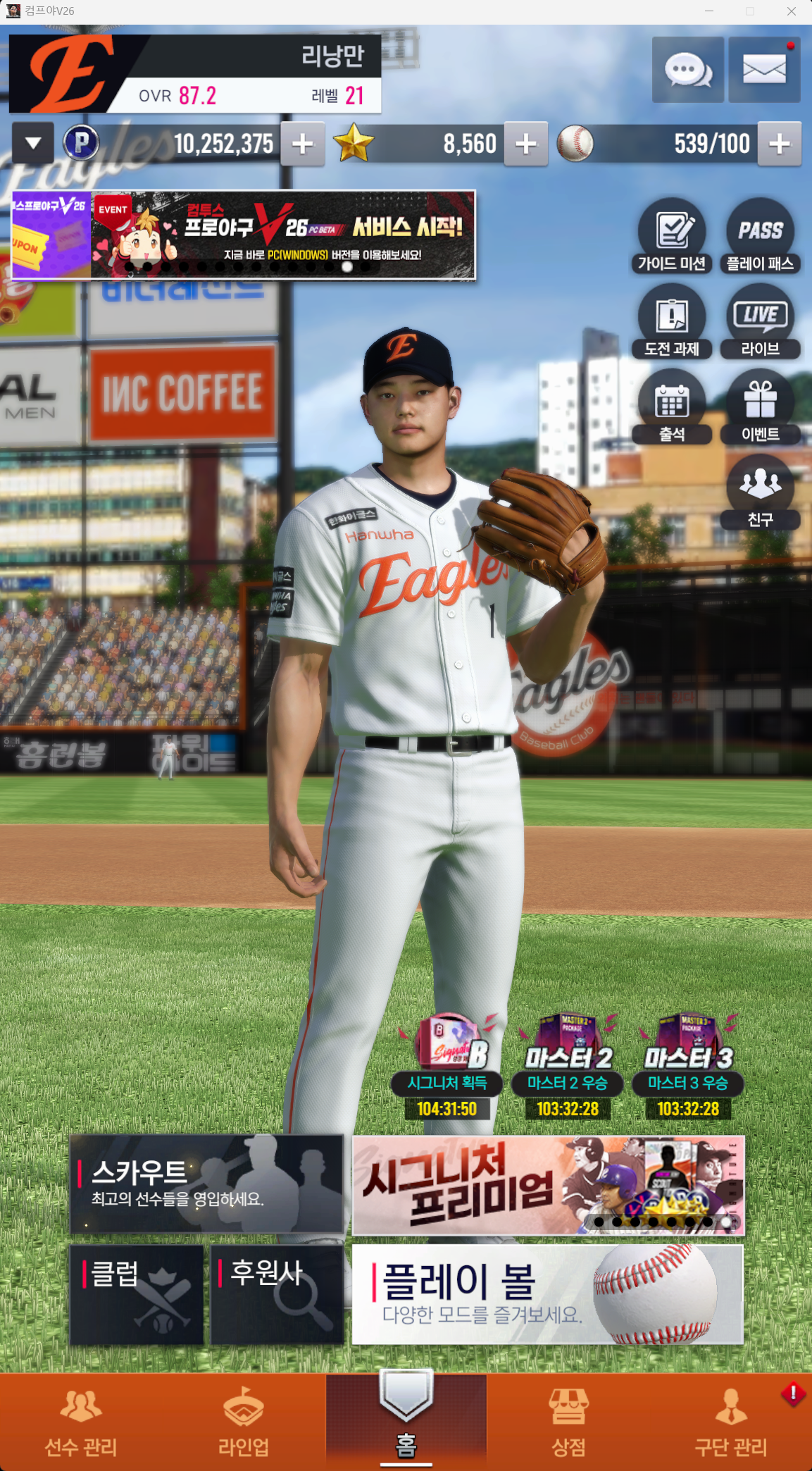Open the 스카우트 scout panel
Screen dimensions: 812x1471
coord(207,1184)
